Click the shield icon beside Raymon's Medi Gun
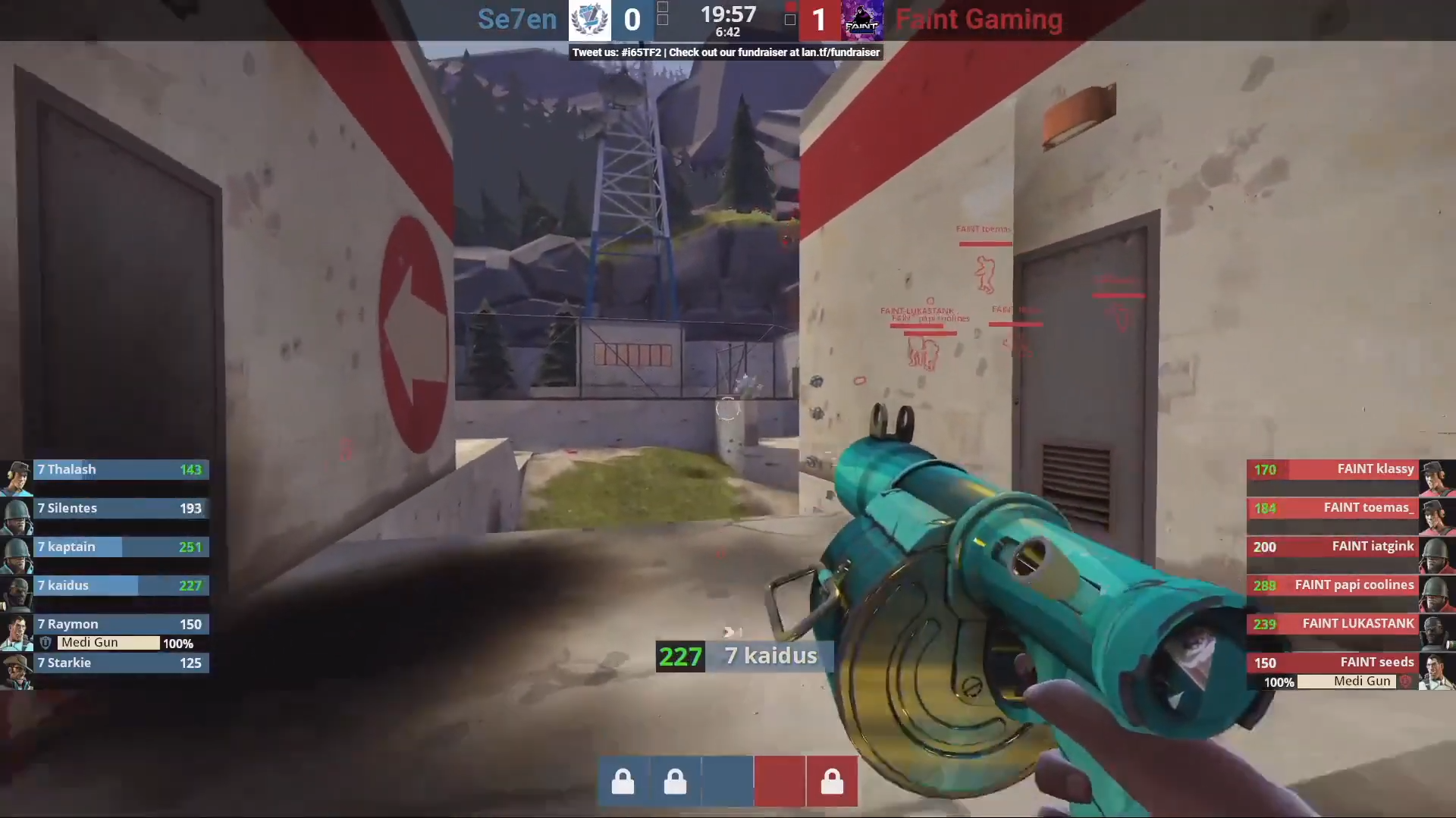Image resolution: width=1456 pixels, height=818 pixels. 46,642
